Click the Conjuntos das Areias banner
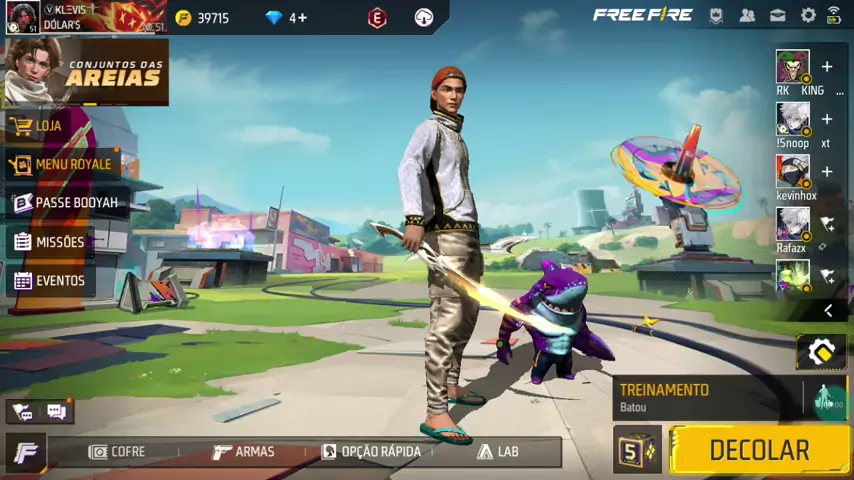Viewport: 854px width, 480px height. (86, 72)
